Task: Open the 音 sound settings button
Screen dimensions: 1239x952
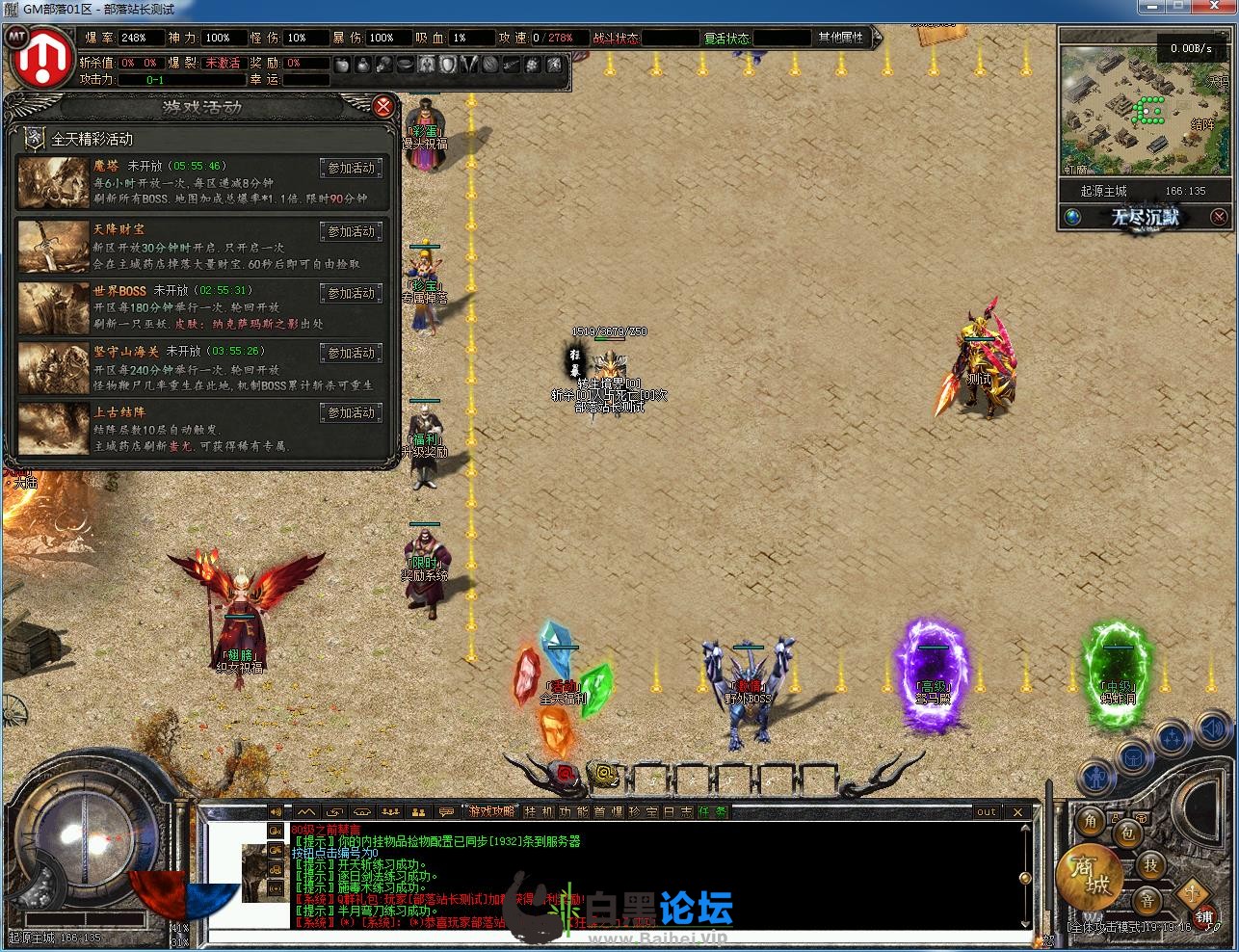Action: coord(1147,902)
